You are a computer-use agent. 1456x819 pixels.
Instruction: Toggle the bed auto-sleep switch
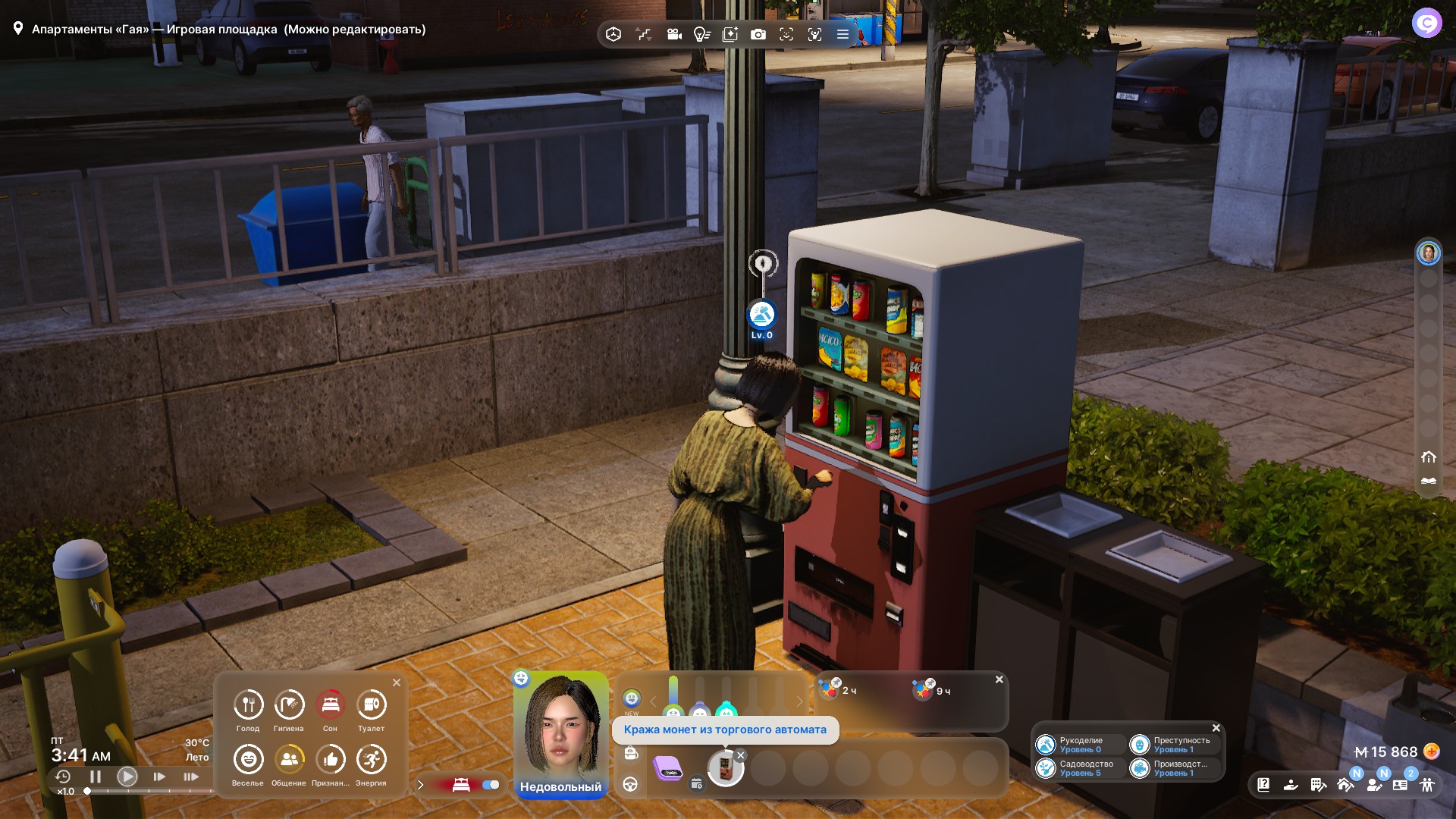point(491,785)
